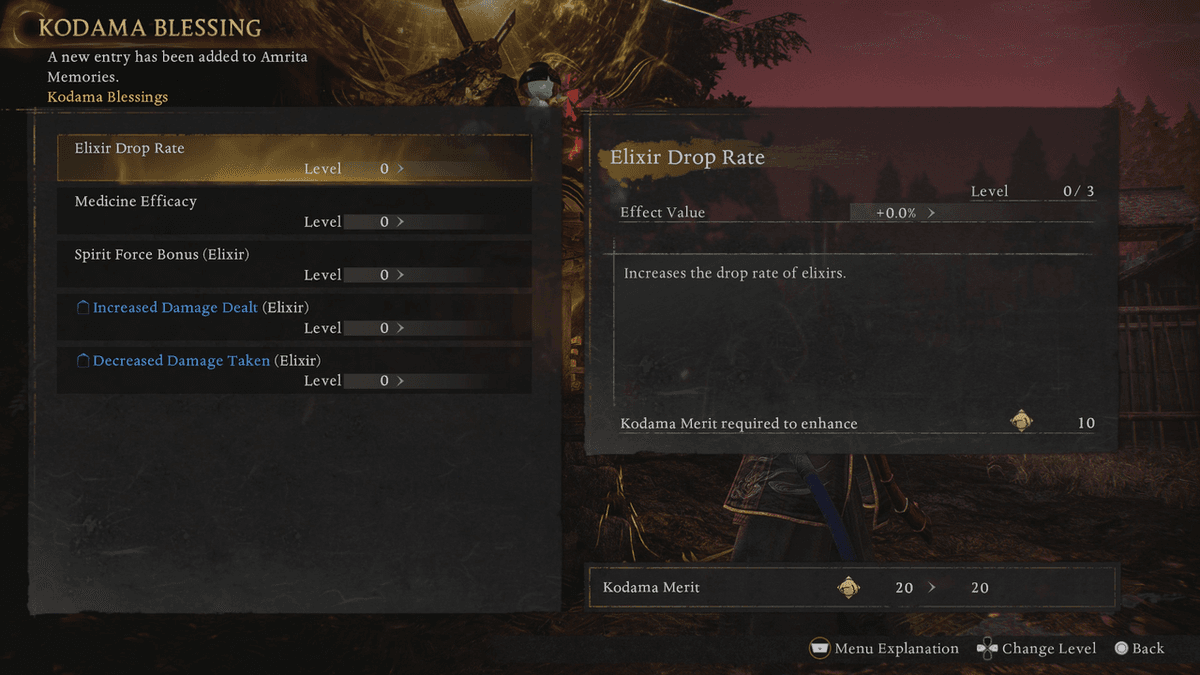Raise the Medicine Efficacy level with its arrow
This screenshot has width=1200, height=675.
(x=401, y=222)
